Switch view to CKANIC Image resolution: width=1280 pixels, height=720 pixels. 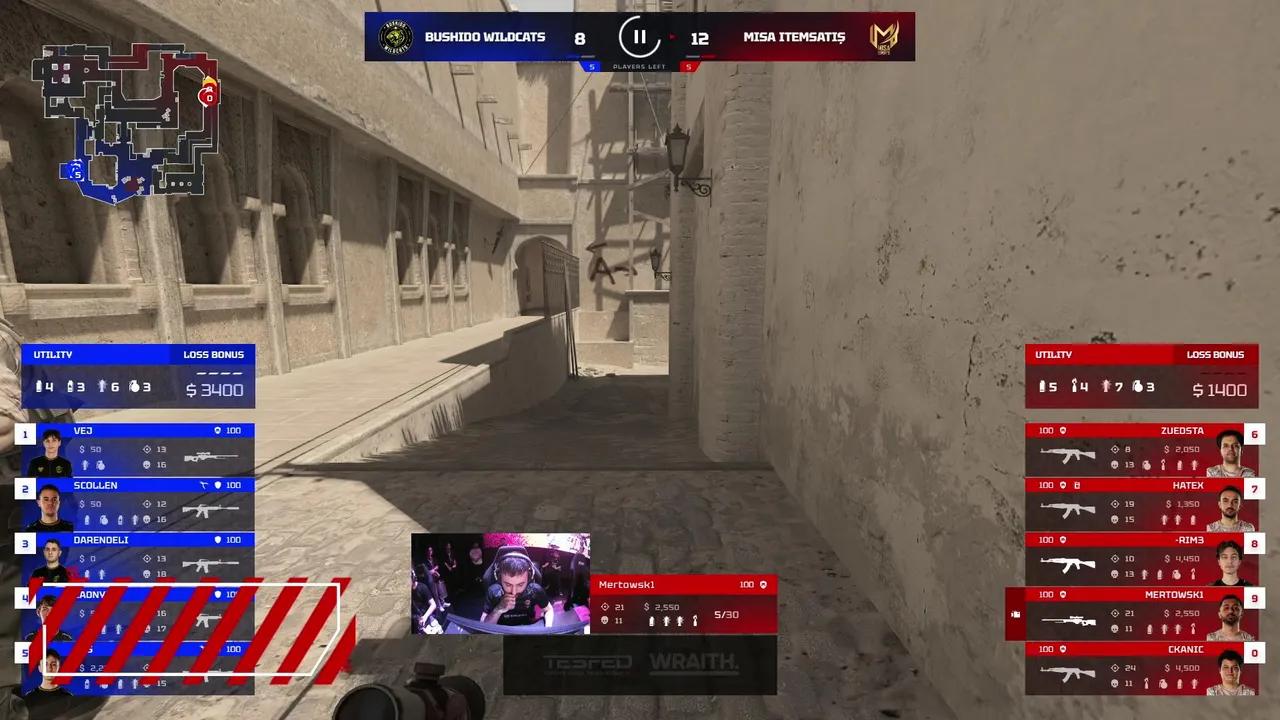pyautogui.click(x=1140, y=668)
